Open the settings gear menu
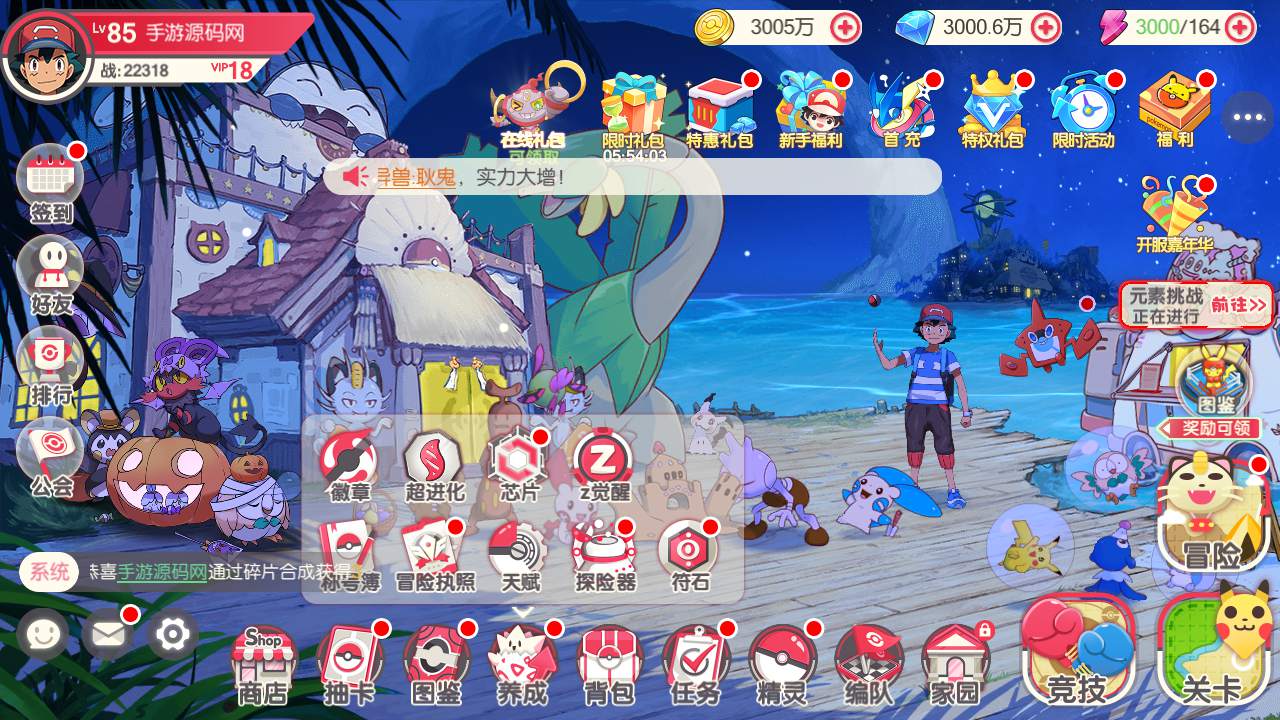 point(172,634)
